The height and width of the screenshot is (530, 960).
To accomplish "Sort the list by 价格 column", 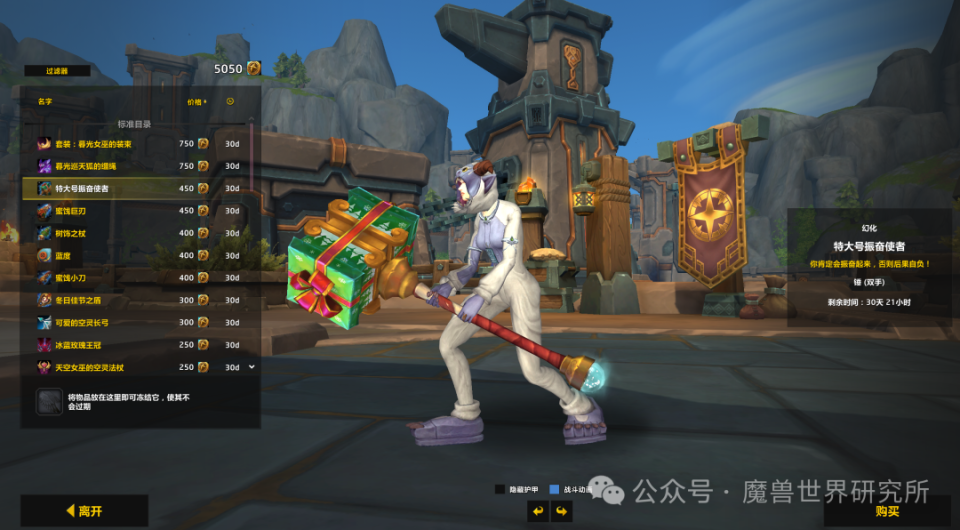I will (x=195, y=101).
